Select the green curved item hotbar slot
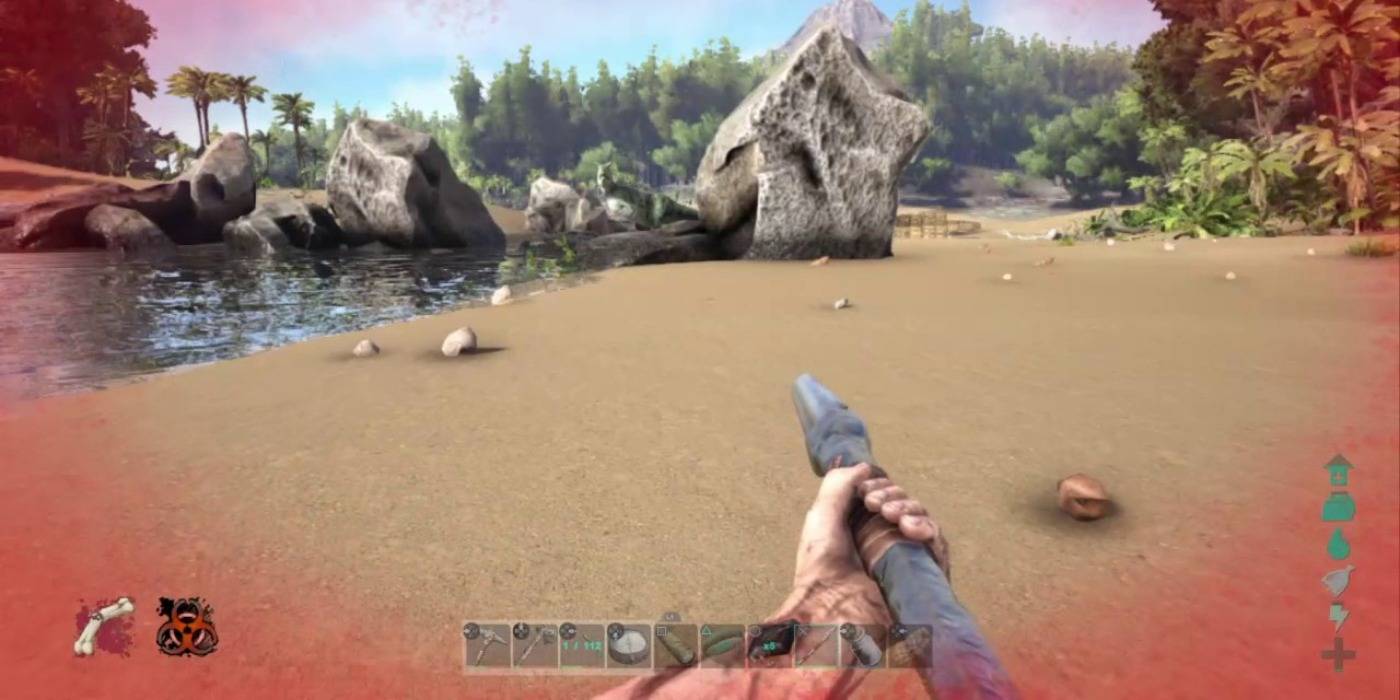Viewport: 1400px width, 700px height. tap(722, 646)
